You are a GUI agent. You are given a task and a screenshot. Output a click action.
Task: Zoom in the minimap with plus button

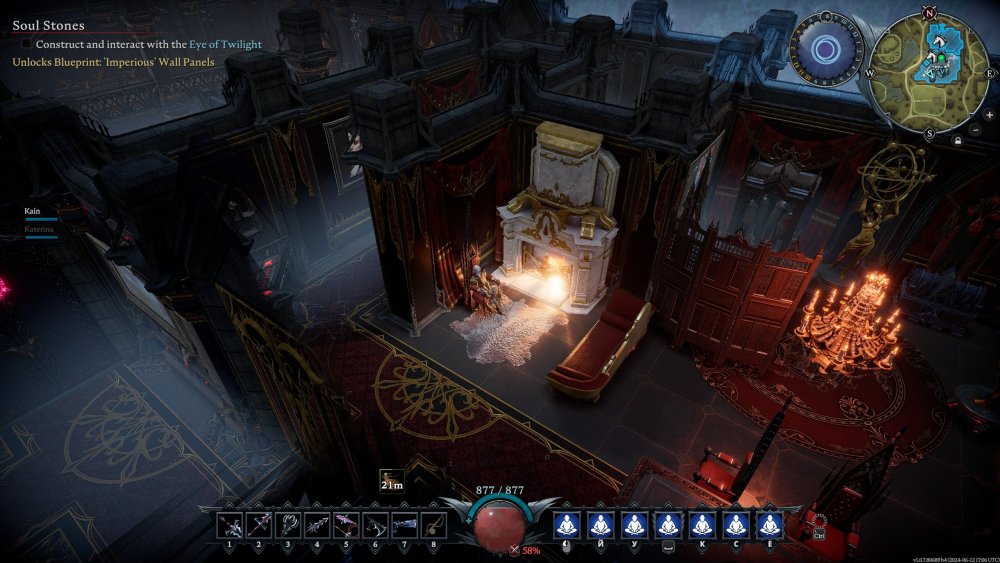tap(989, 115)
